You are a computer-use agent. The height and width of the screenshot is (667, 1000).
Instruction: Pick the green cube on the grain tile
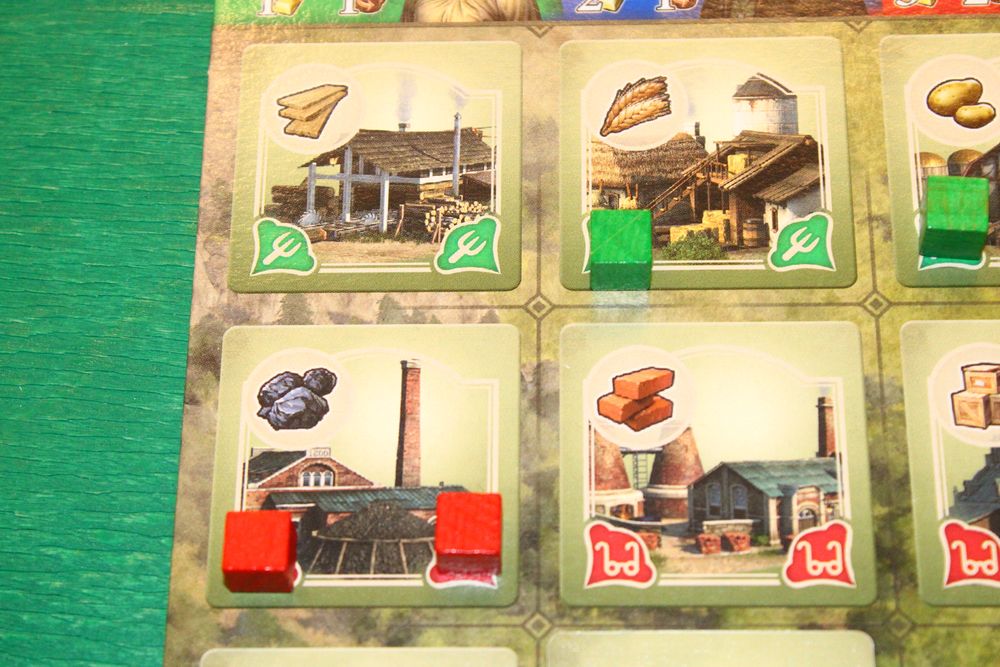[x=620, y=248]
